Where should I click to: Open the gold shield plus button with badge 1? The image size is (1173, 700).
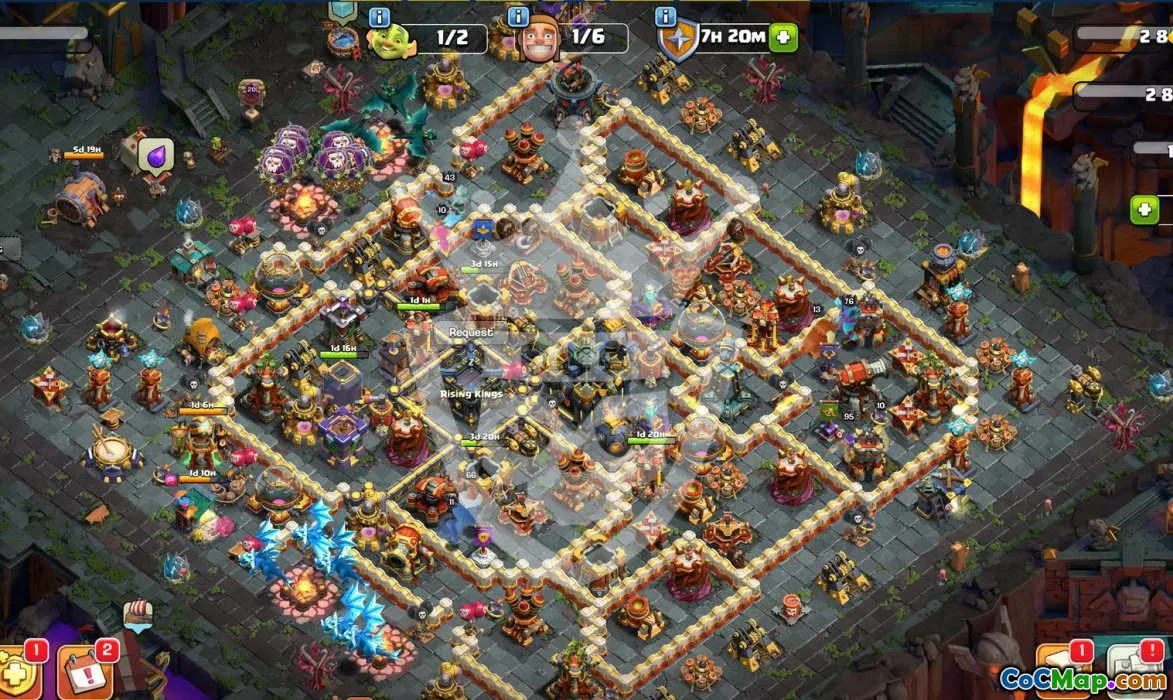[x=18, y=675]
